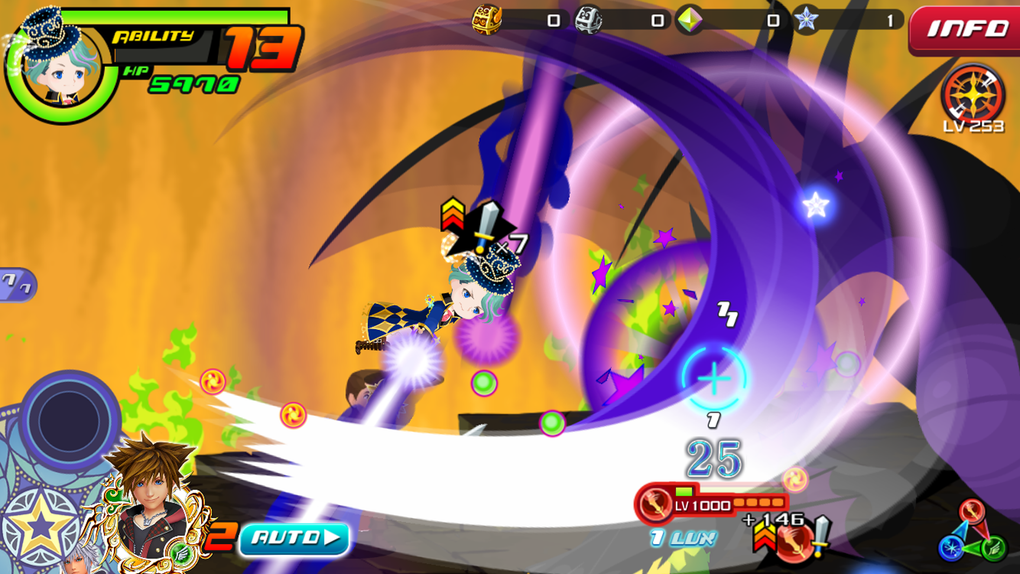
Task: Open the attribute triangle chart icon
Action: [972, 533]
